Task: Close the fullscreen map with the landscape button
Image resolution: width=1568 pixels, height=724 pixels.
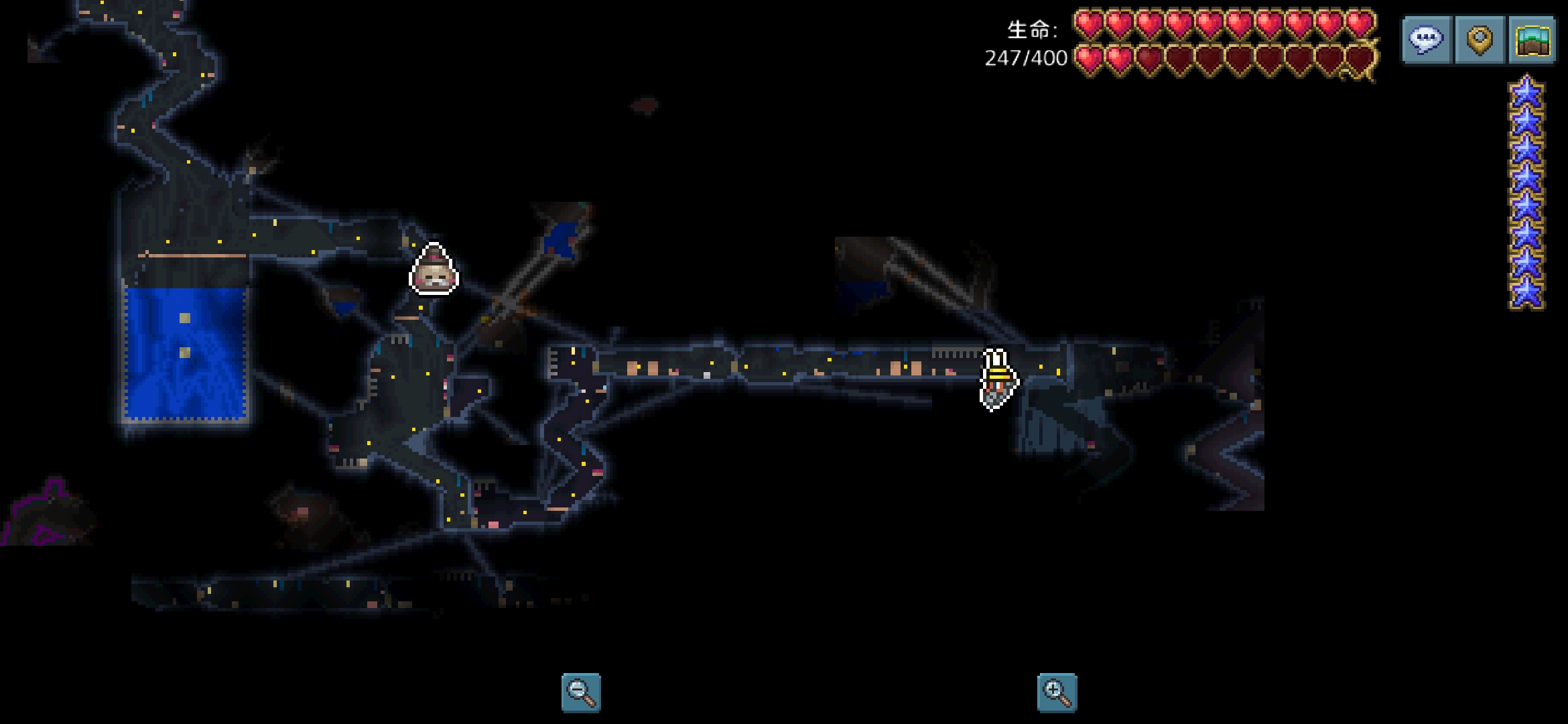Action: tap(1532, 40)
